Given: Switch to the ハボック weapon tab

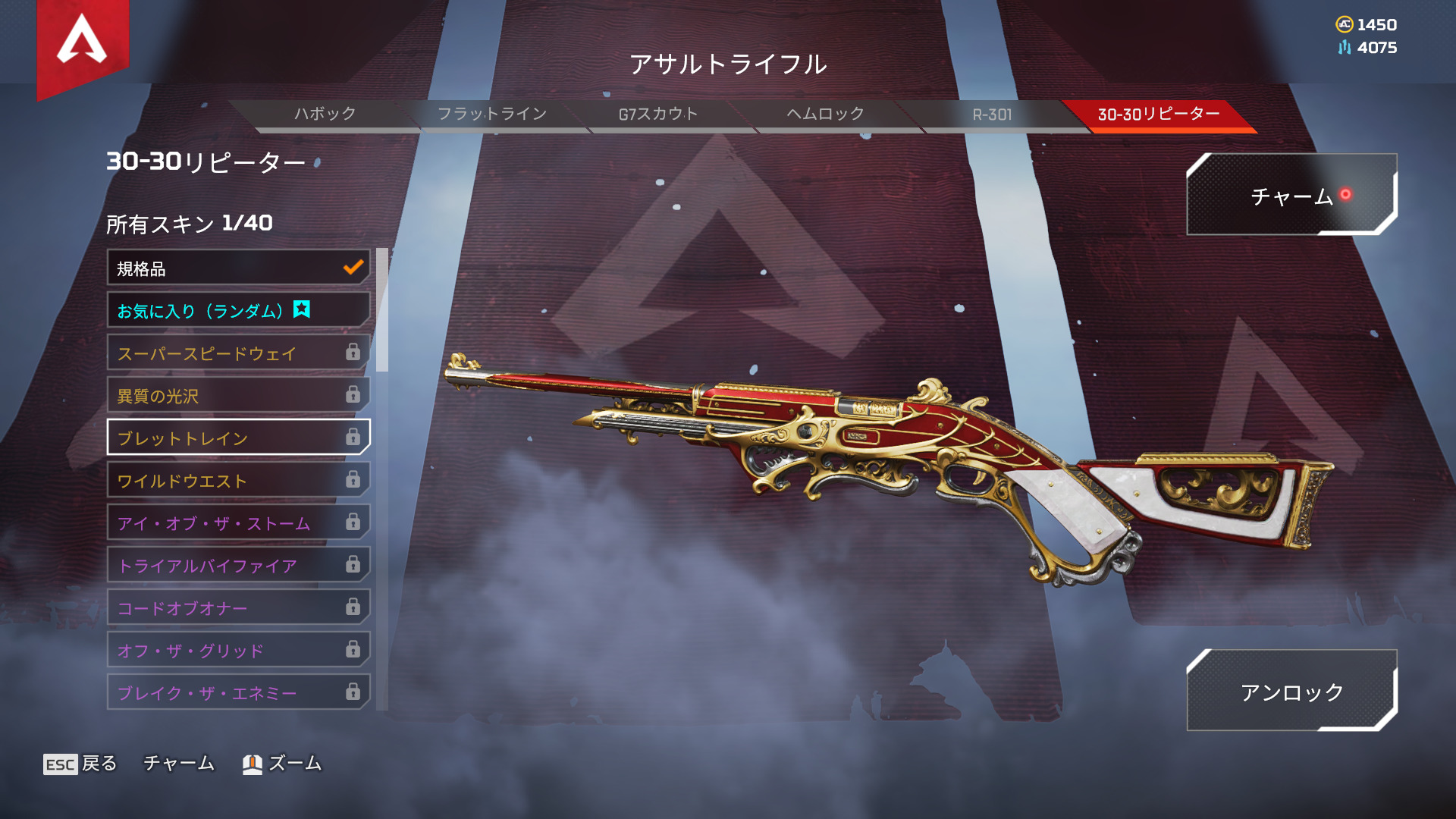Looking at the screenshot, I should [325, 115].
